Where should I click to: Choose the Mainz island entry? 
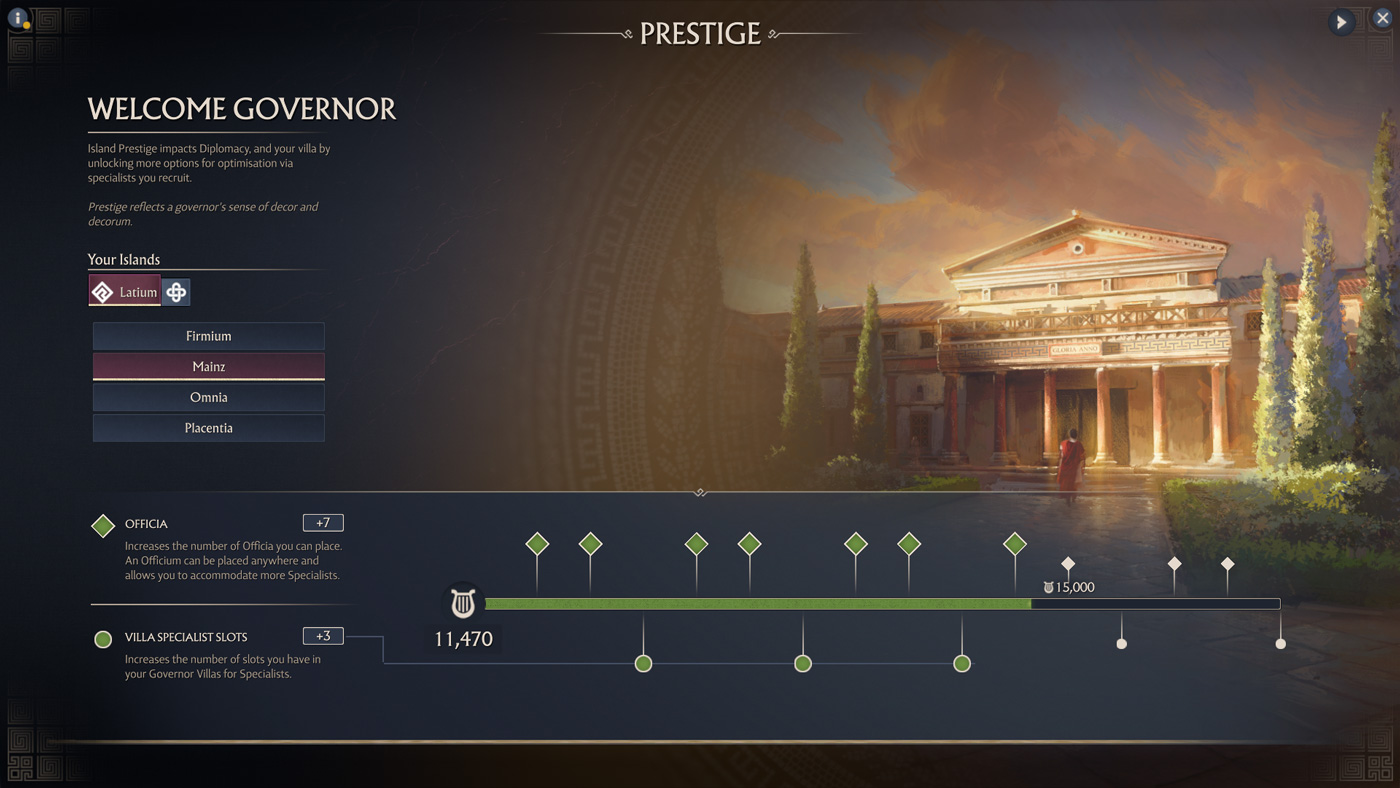pyautogui.click(x=208, y=367)
